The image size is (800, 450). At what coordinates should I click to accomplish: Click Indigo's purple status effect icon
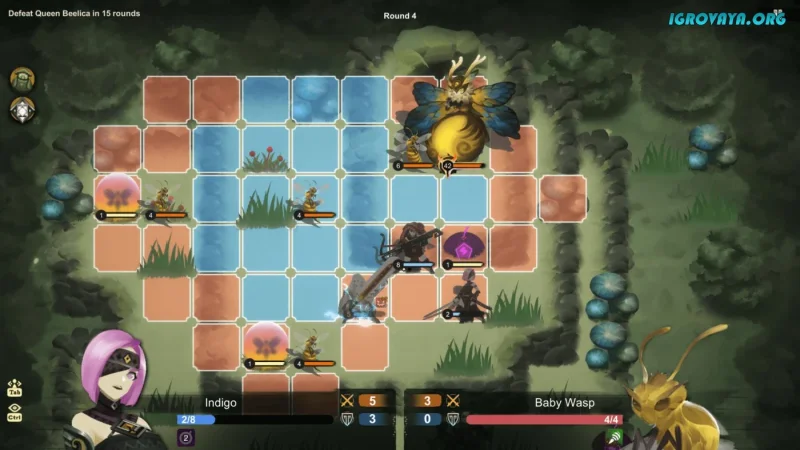pos(185,436)
